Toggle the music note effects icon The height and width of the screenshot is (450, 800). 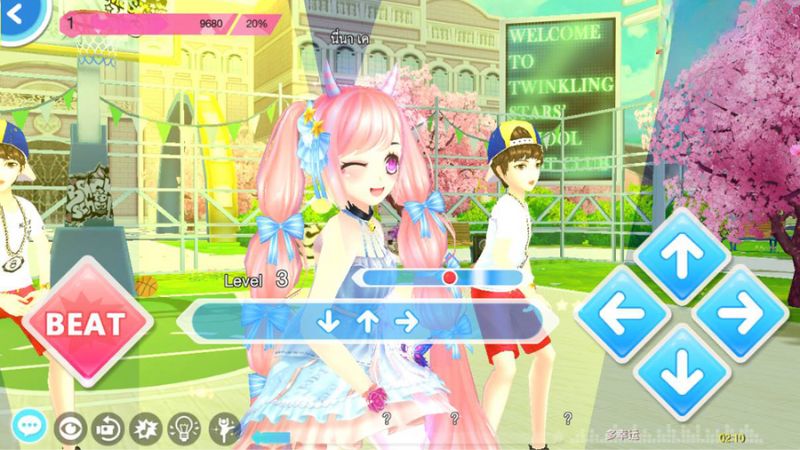(x=144, y=428)
